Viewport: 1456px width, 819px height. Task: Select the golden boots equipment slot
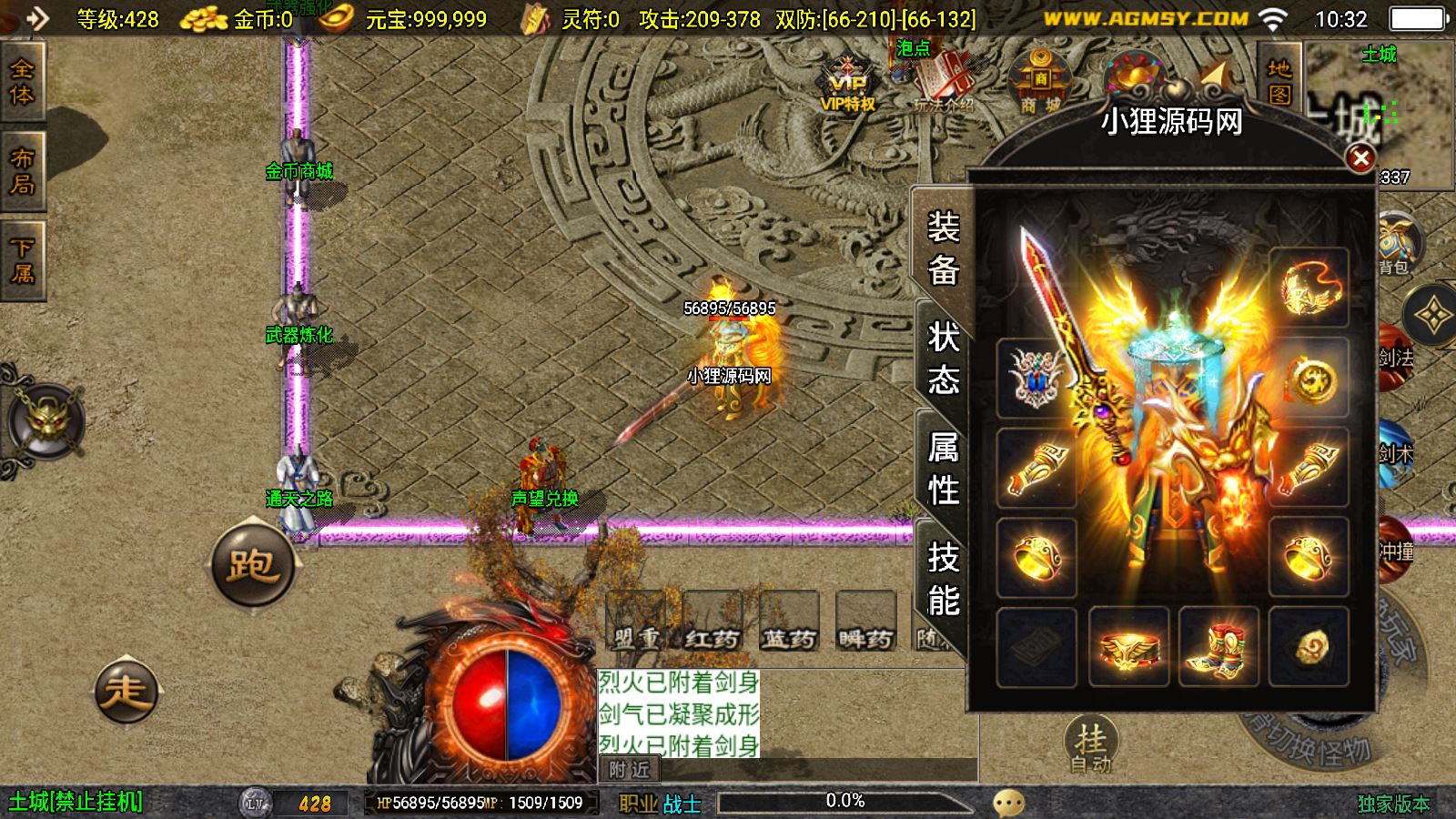[1218, 646]
